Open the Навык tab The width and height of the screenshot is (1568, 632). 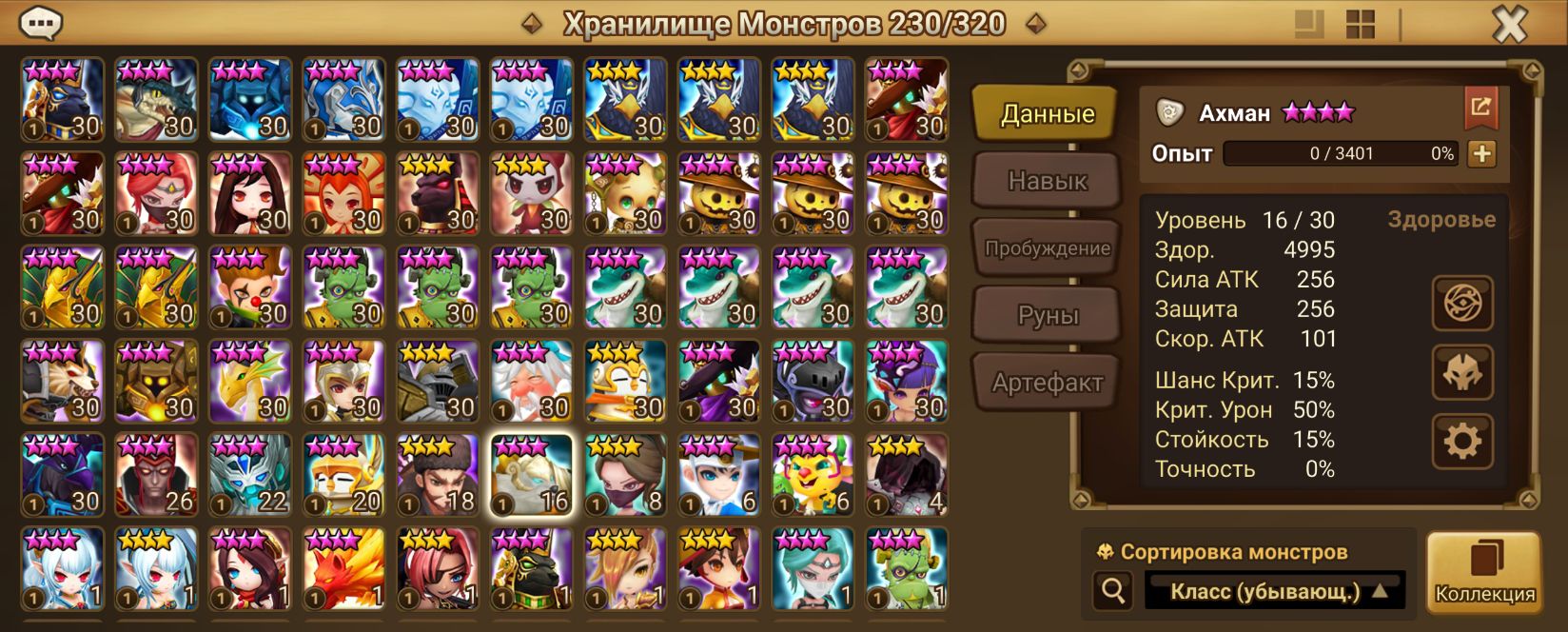(x=1047, y=181)
